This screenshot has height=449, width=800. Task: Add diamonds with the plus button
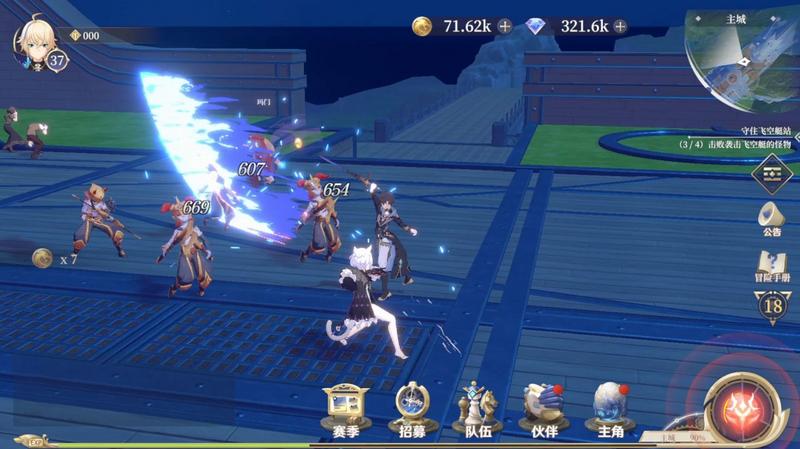pyautogui.click(x=620, y=26)
